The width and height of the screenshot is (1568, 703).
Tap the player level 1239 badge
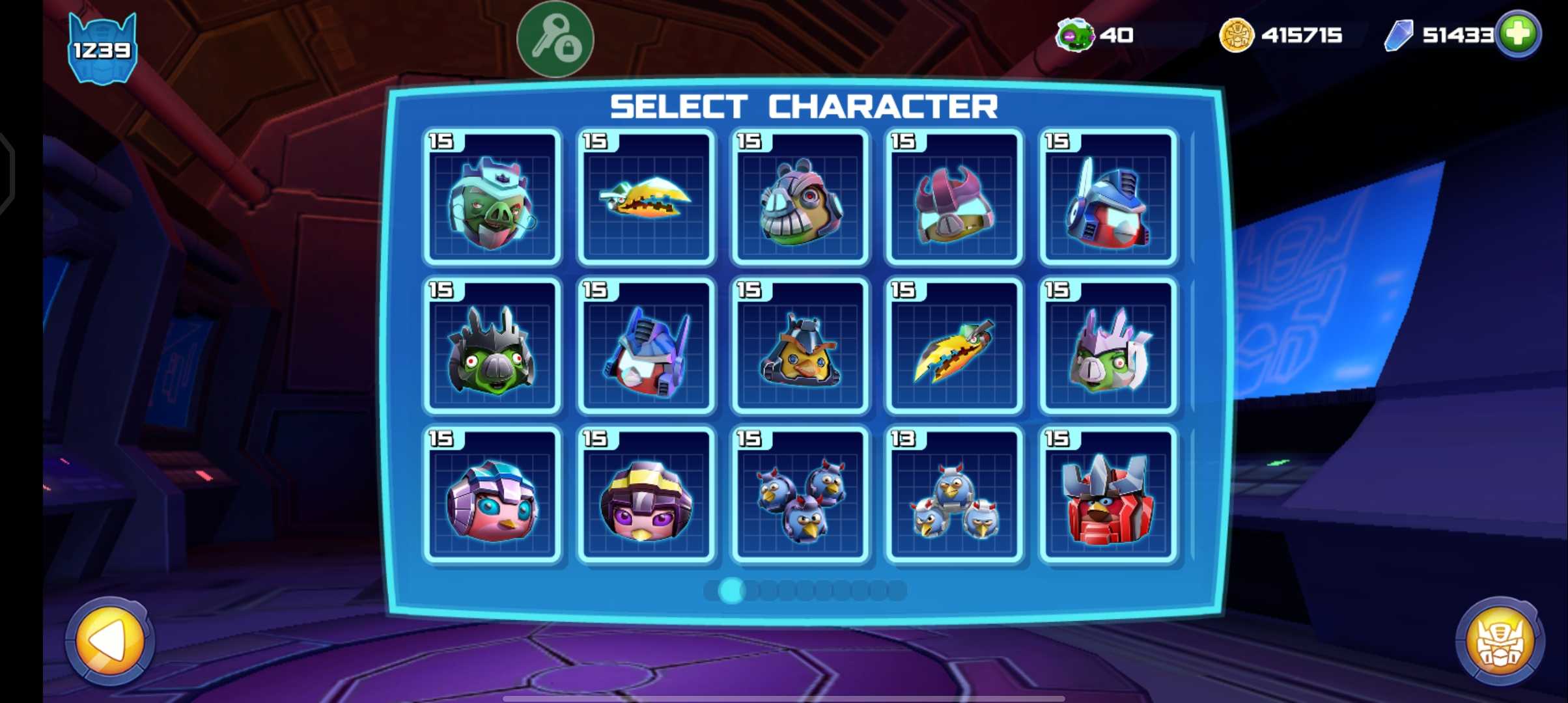click(x=102, y=49)
